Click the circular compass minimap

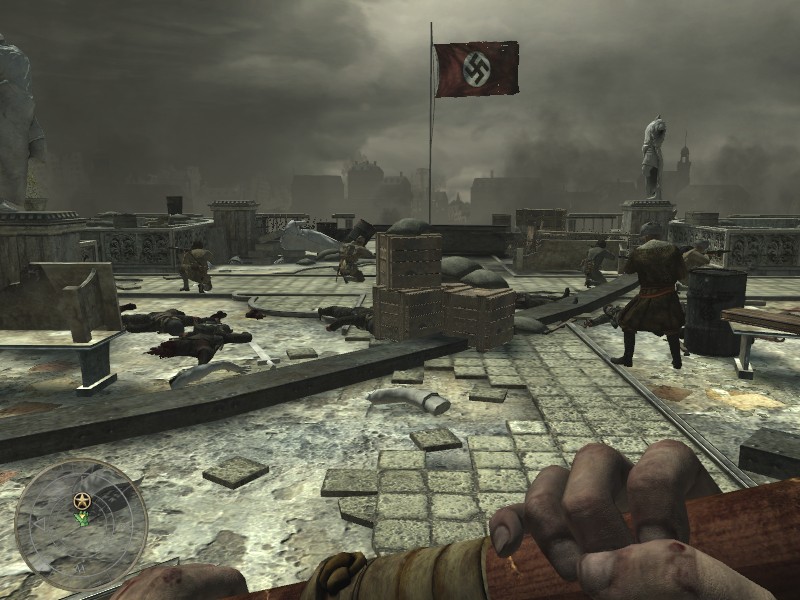(81, 525)
